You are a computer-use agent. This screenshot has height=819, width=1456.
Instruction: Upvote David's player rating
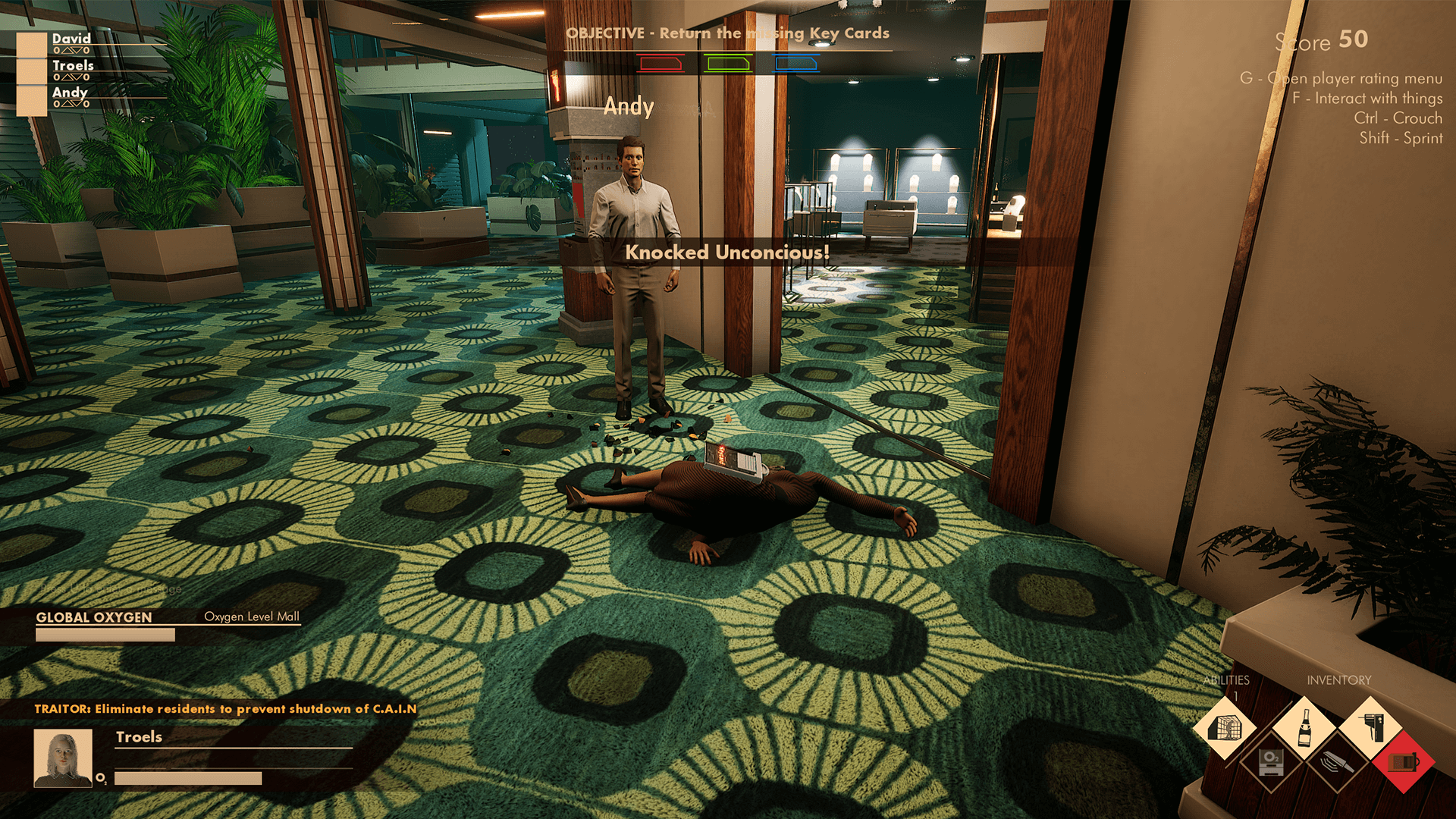[x=67, y=50]
